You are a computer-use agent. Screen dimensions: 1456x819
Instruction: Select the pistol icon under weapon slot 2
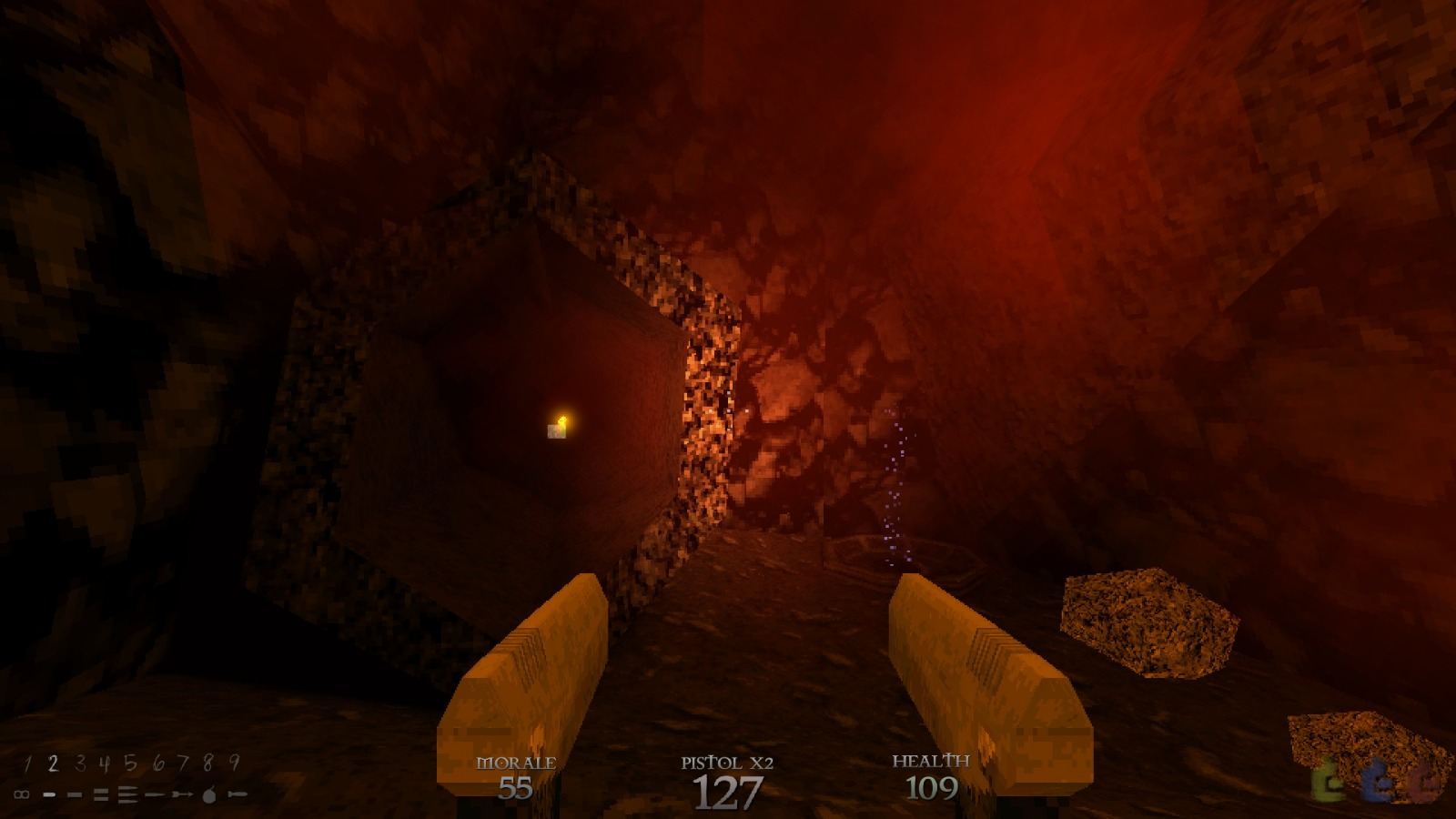click(x=49, y=794)
